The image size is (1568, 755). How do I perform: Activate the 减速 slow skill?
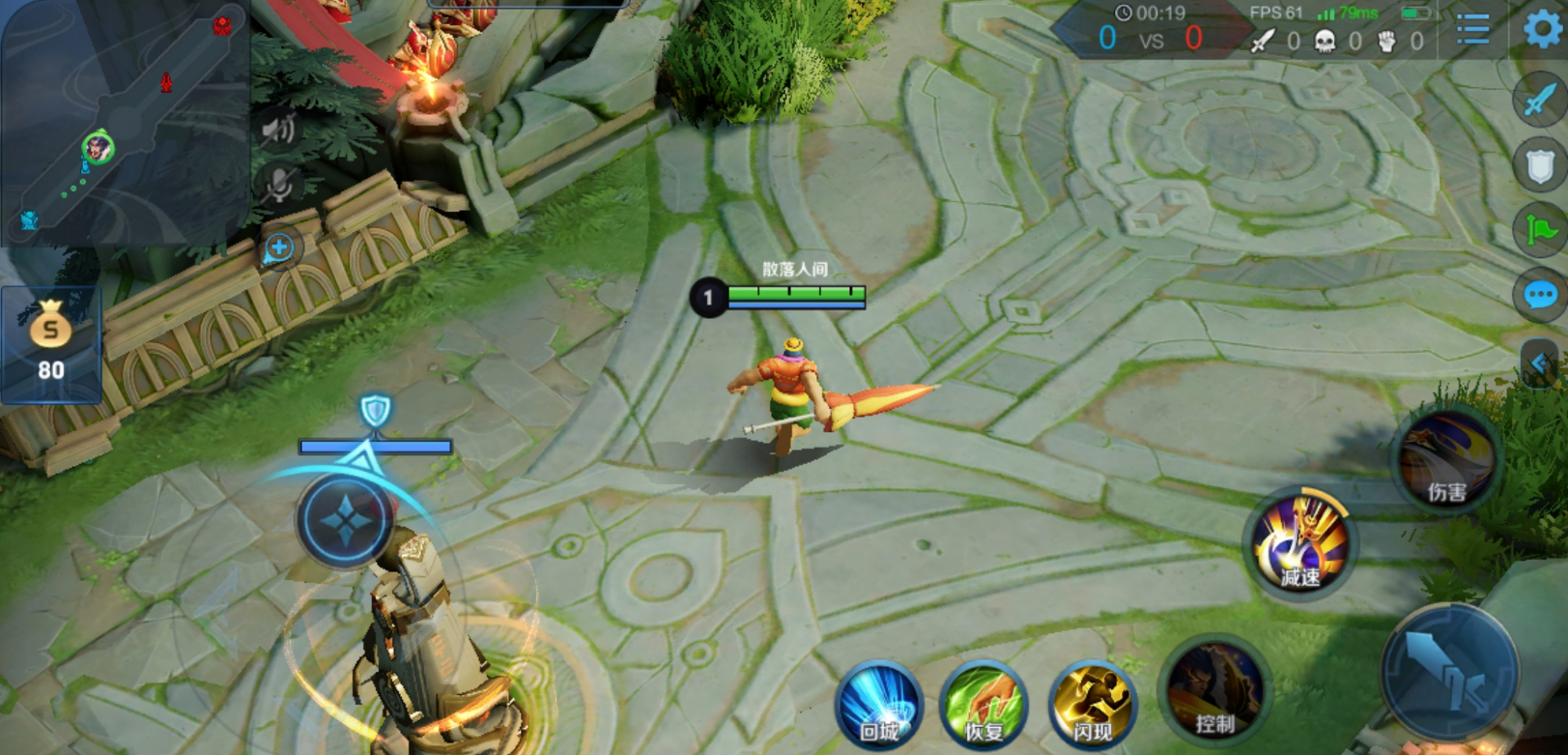click(1299, 544)
